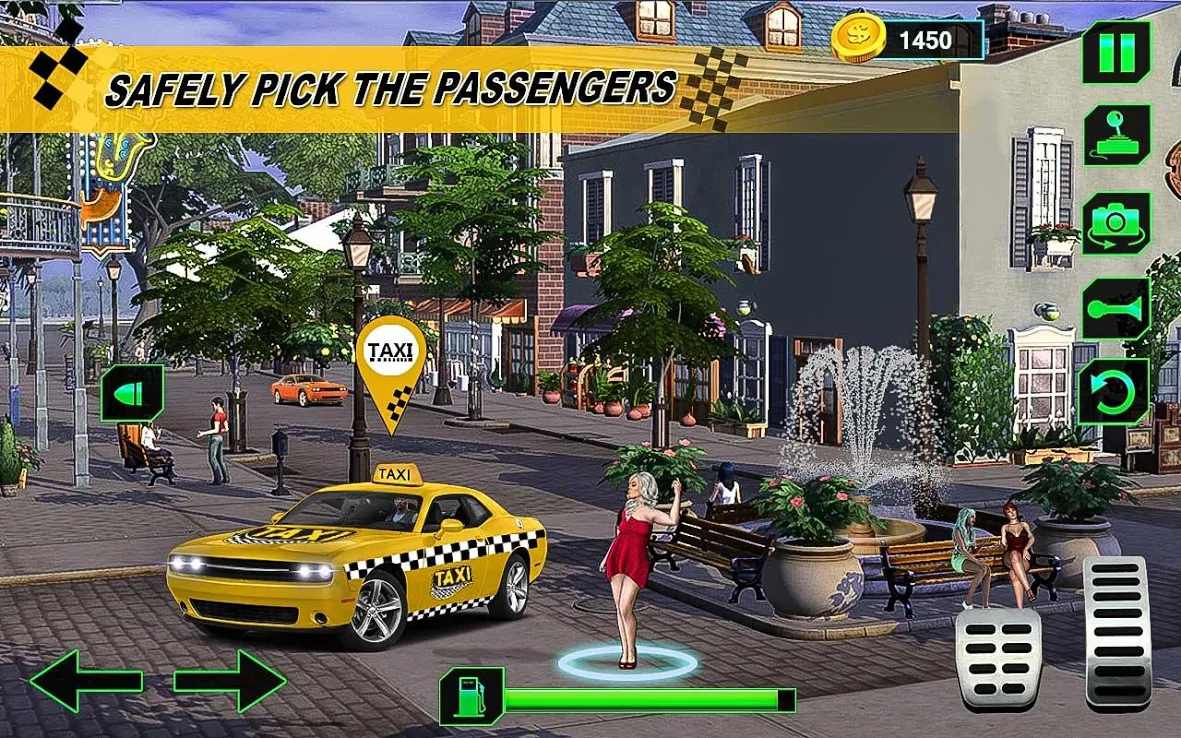Tap the gold coin icon
The width and height of the screenshot is (1181, 738).
[x=858, y=40]
